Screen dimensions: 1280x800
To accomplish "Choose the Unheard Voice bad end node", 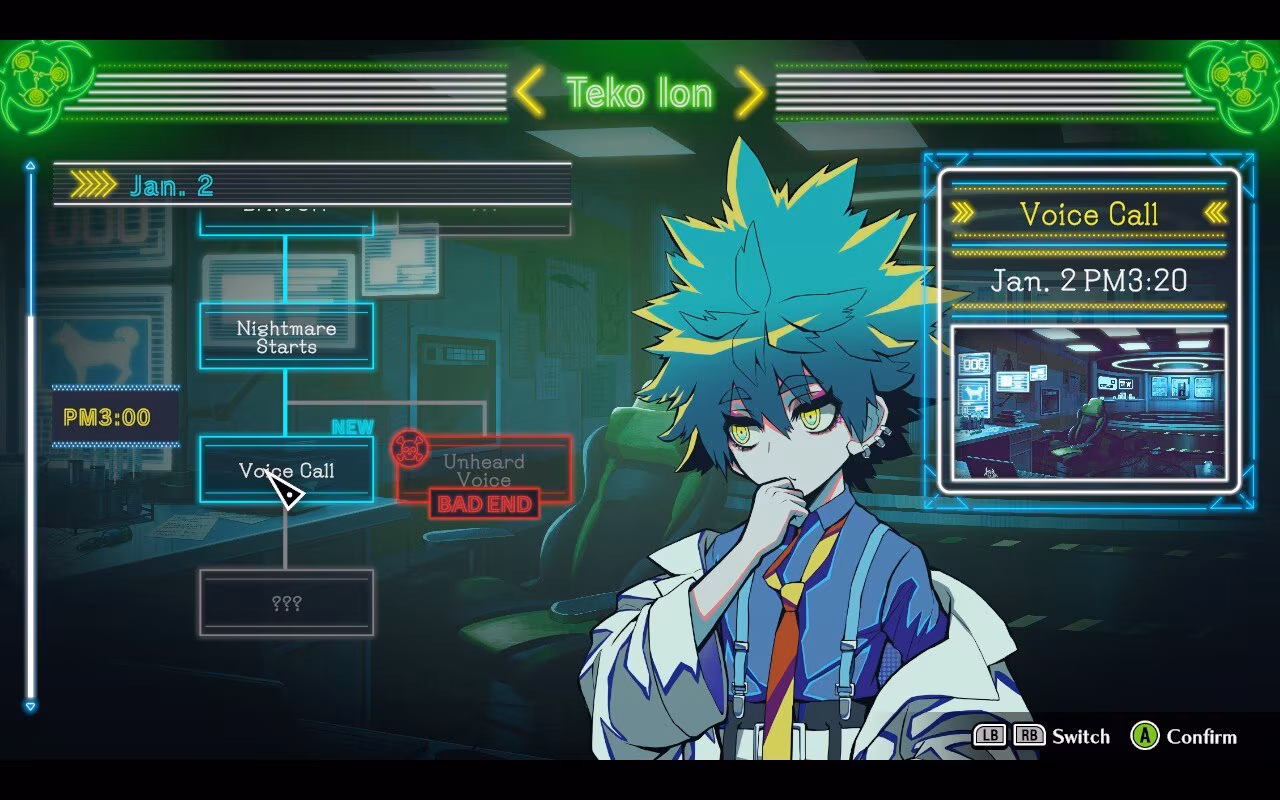I will coord(484,470).
